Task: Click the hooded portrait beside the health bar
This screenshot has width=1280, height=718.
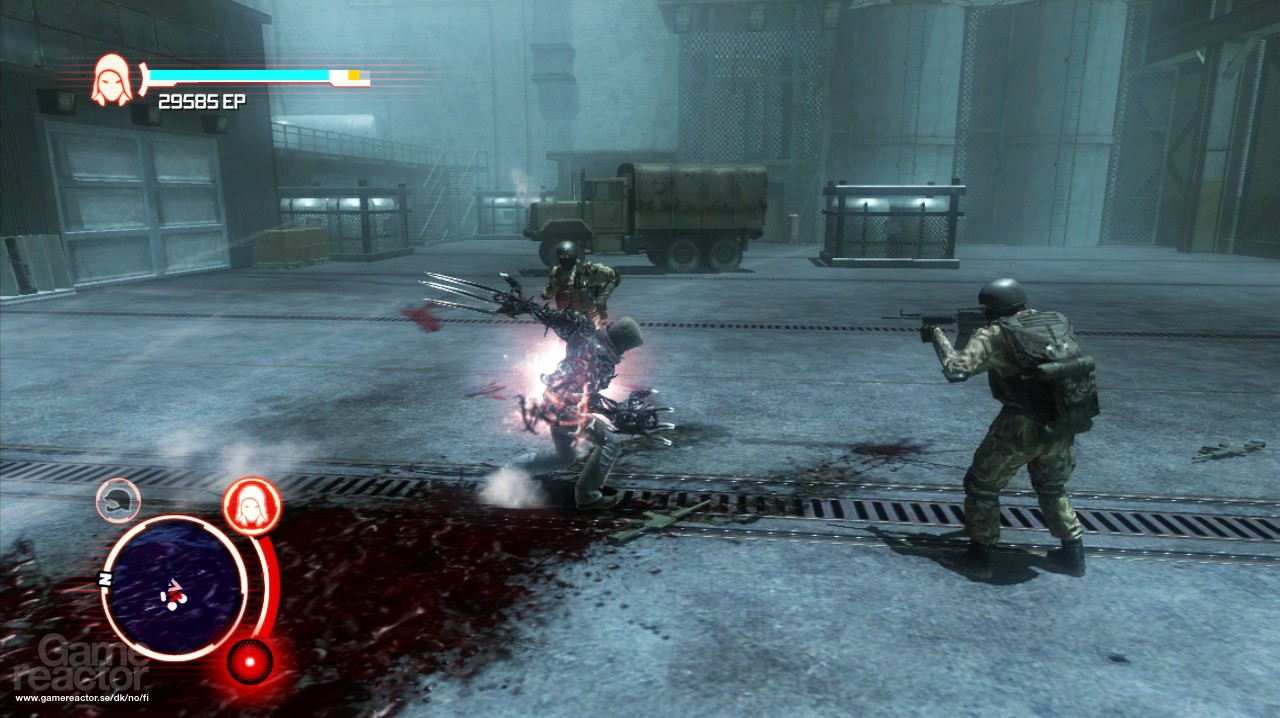Action: click(x=112, y=80)
